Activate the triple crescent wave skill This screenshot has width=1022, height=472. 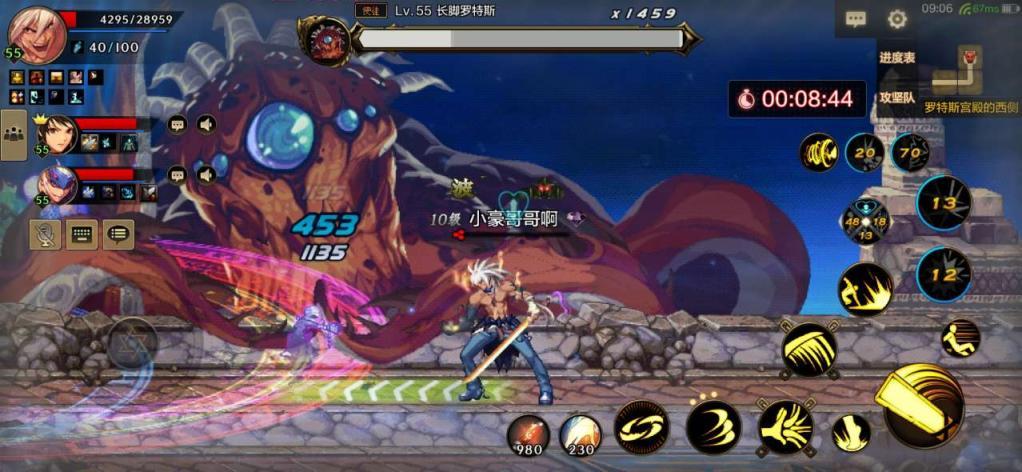[x=713, y=427]
